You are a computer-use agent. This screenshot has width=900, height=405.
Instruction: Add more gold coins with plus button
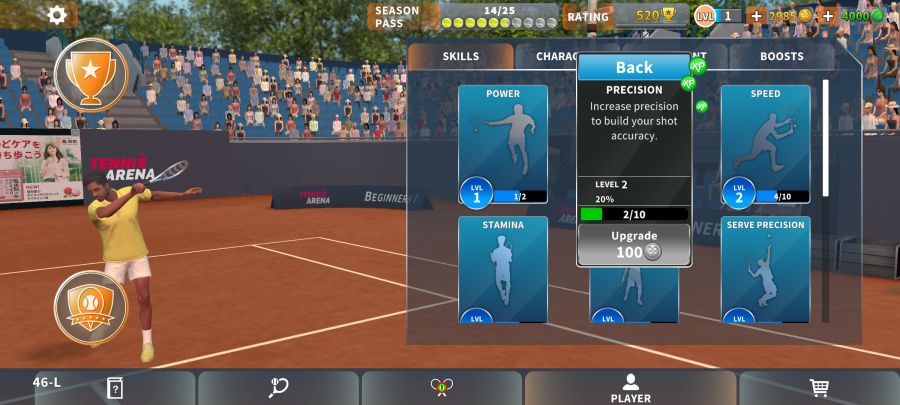[x=756, y=16]
